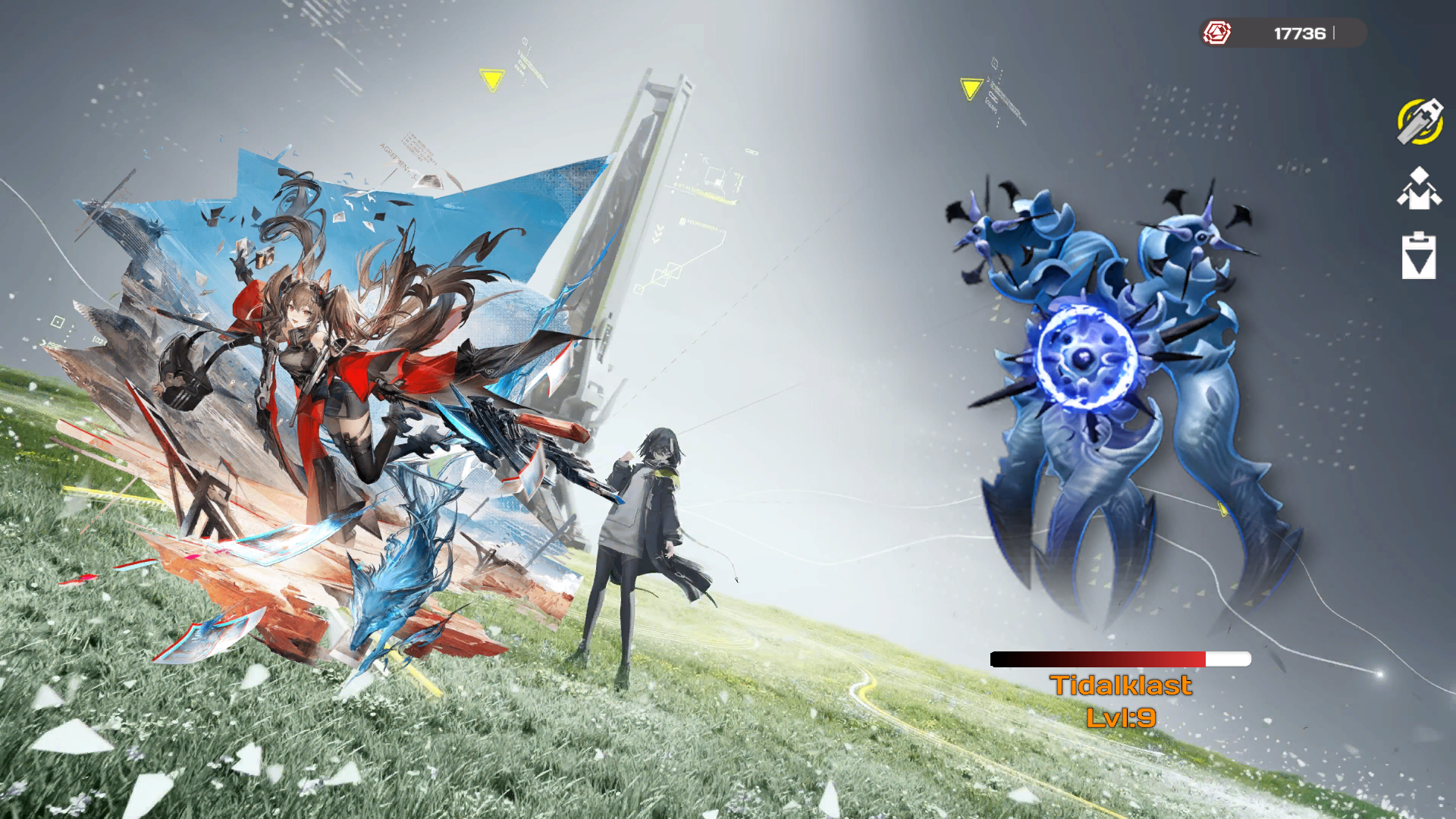This screenshot has height=819, width=1456.
Task: Select the bottom icon in the right sidebar
Action: coord(1418,256)
